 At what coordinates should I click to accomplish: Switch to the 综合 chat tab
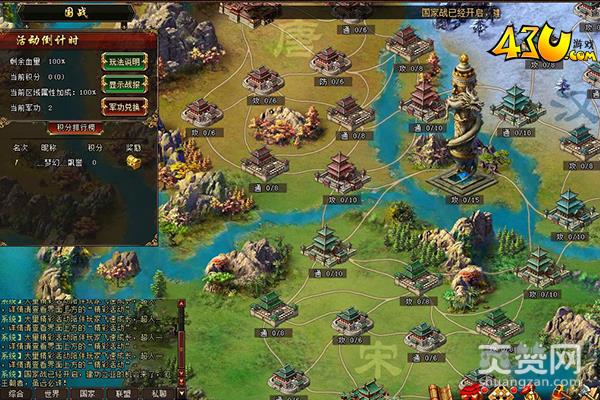(x=16, y=394)
